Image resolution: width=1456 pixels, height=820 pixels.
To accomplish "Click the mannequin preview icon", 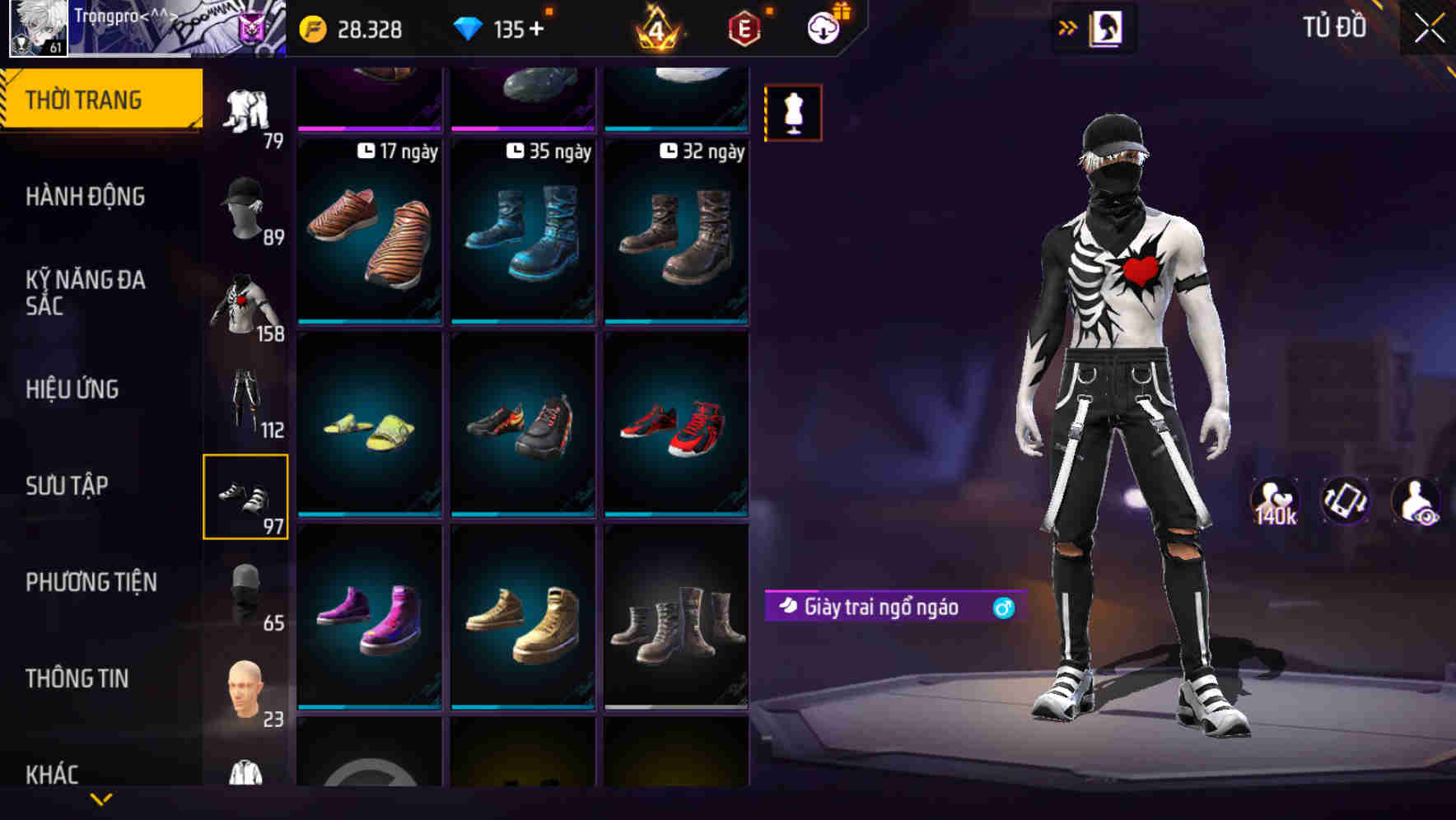I will [792, 112].
